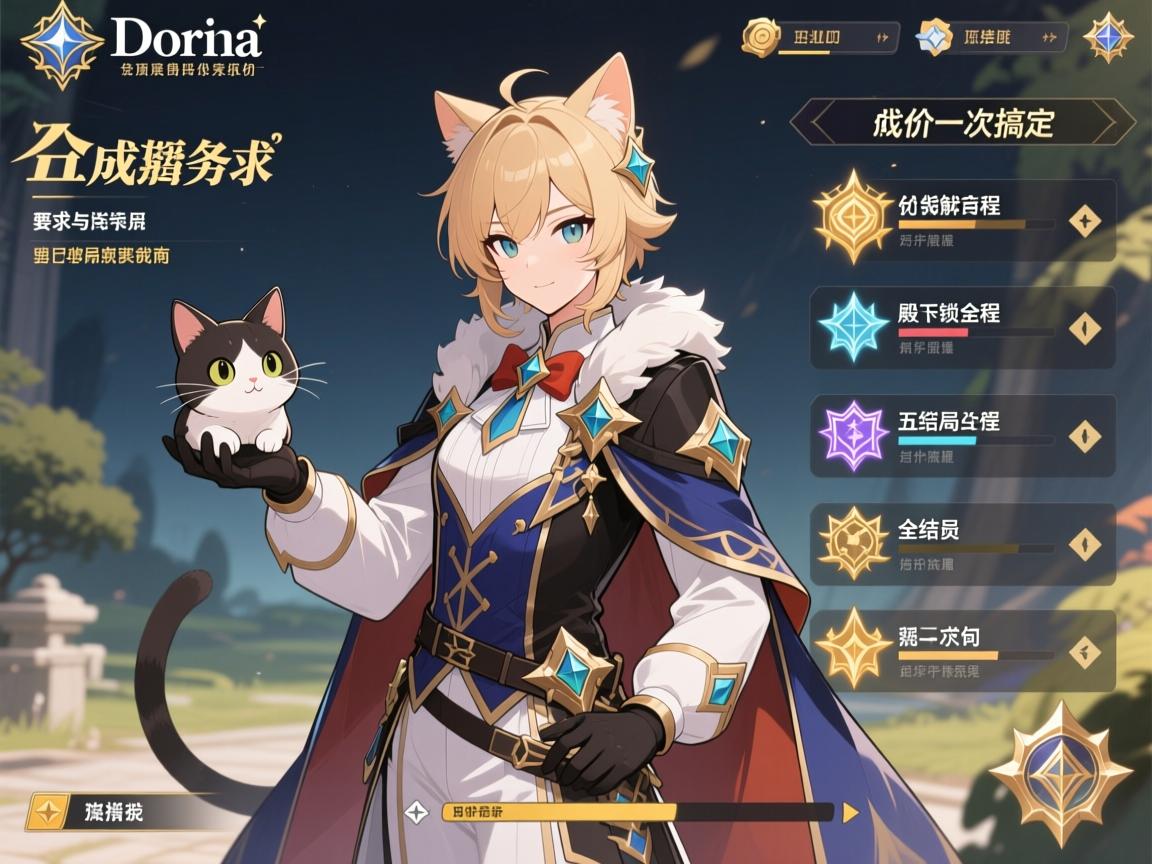The width and height of the screenshot is (1152, 864).
Task: Click the diamond arrow on 全结员 row
Action: (1085, 544)
